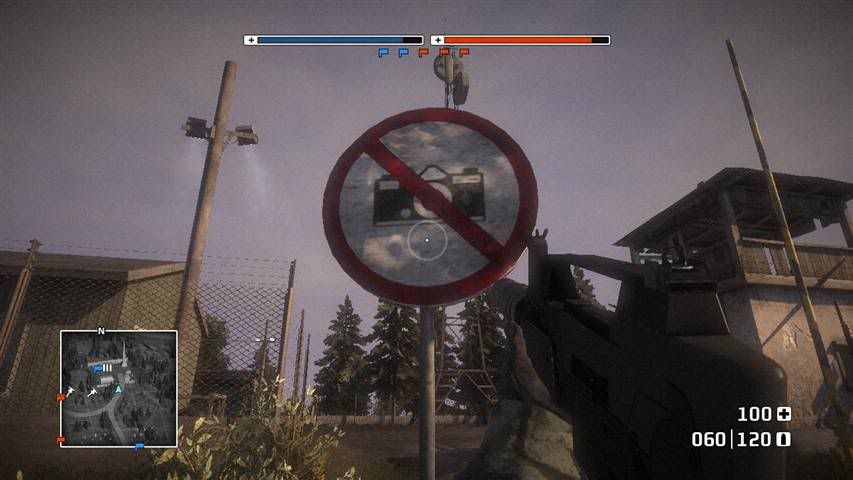853x480 pixels.
Task: Select the blue flag with bars on minimap
Action: pos(102,368)
